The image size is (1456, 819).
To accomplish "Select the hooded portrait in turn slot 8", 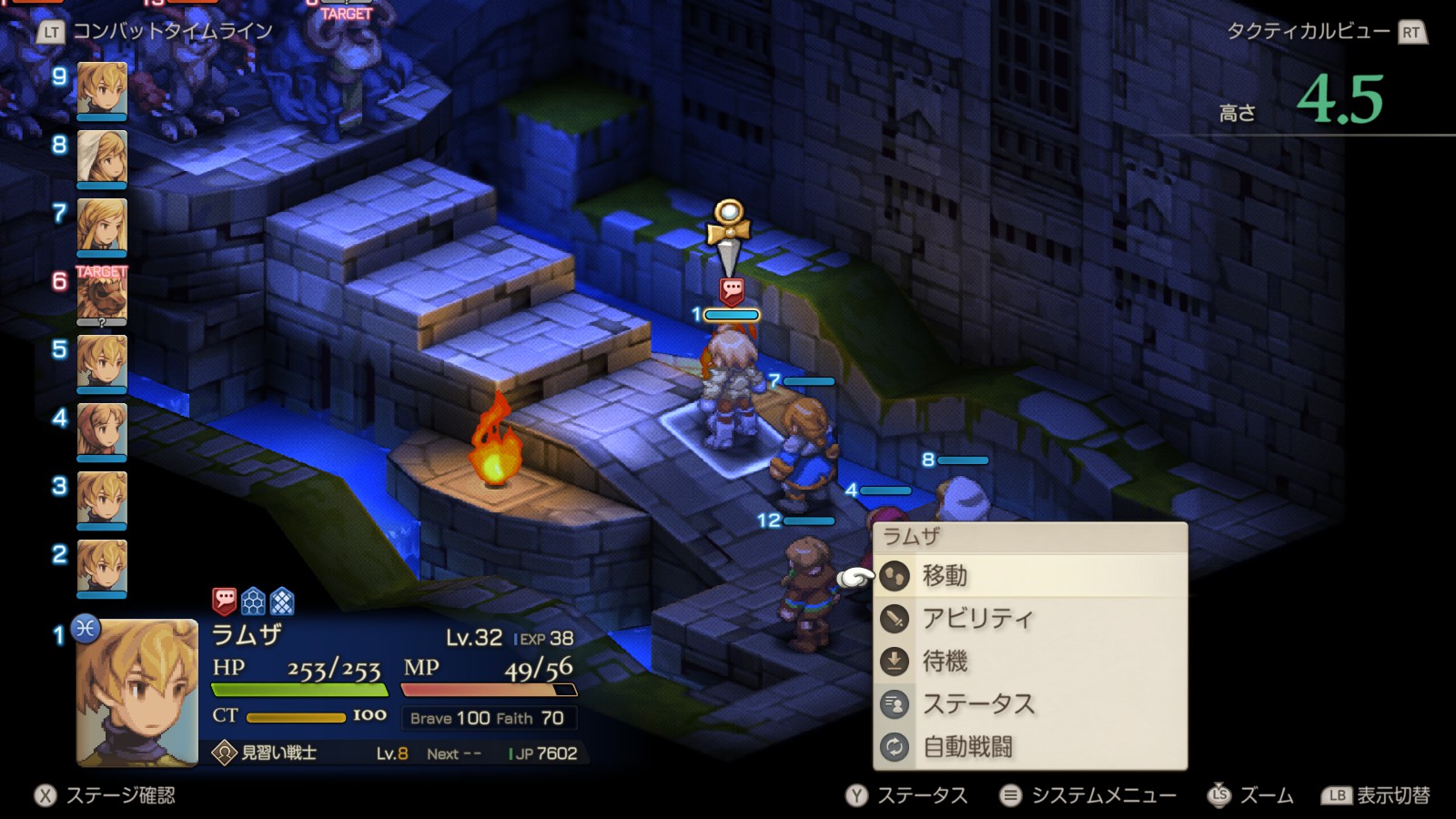I will [x=102, y=158].
